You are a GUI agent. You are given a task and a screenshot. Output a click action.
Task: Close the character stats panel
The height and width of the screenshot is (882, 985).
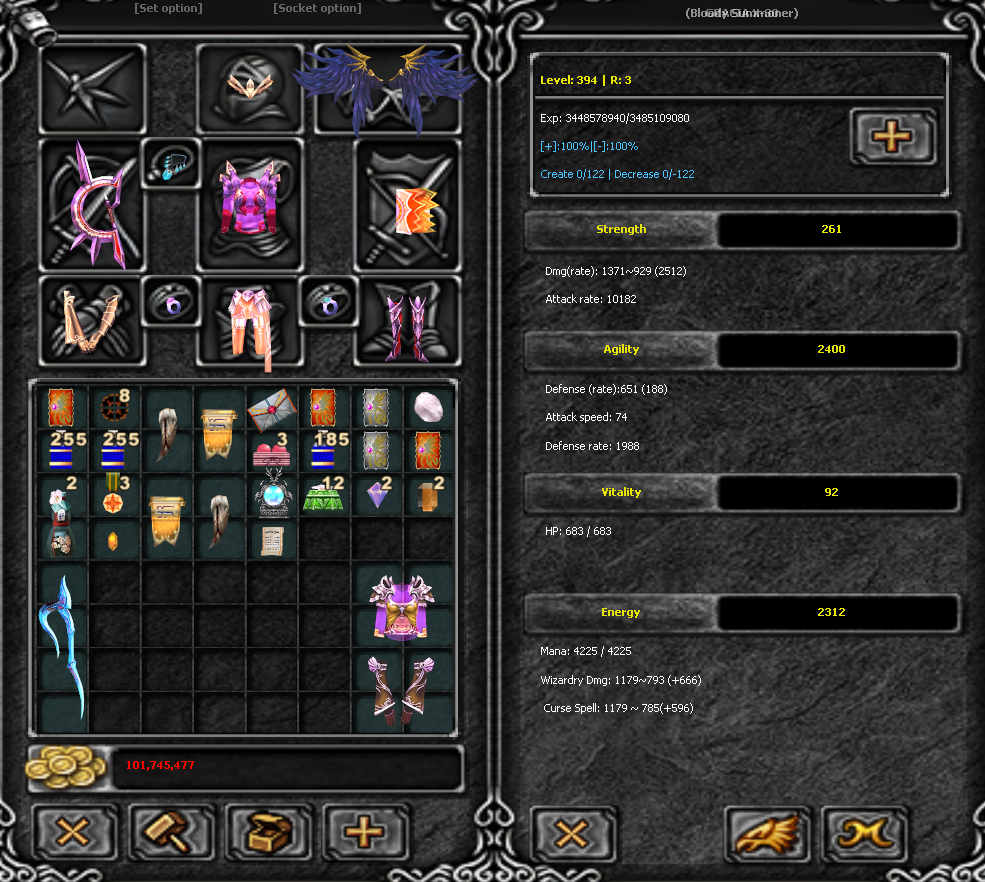[x=572, y=834]
